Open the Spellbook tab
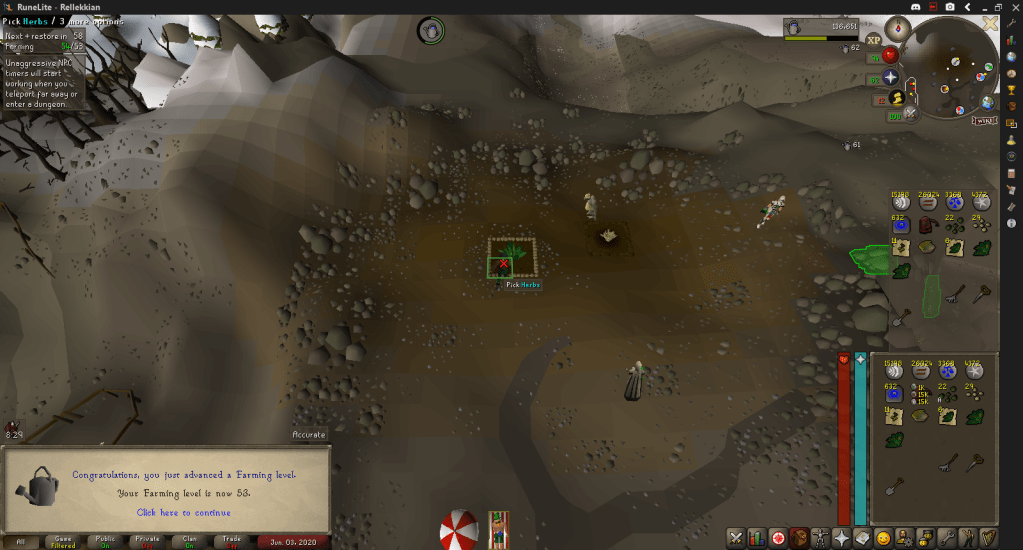The width and height of the screenshot is (1023, 550). pos(862,538)
